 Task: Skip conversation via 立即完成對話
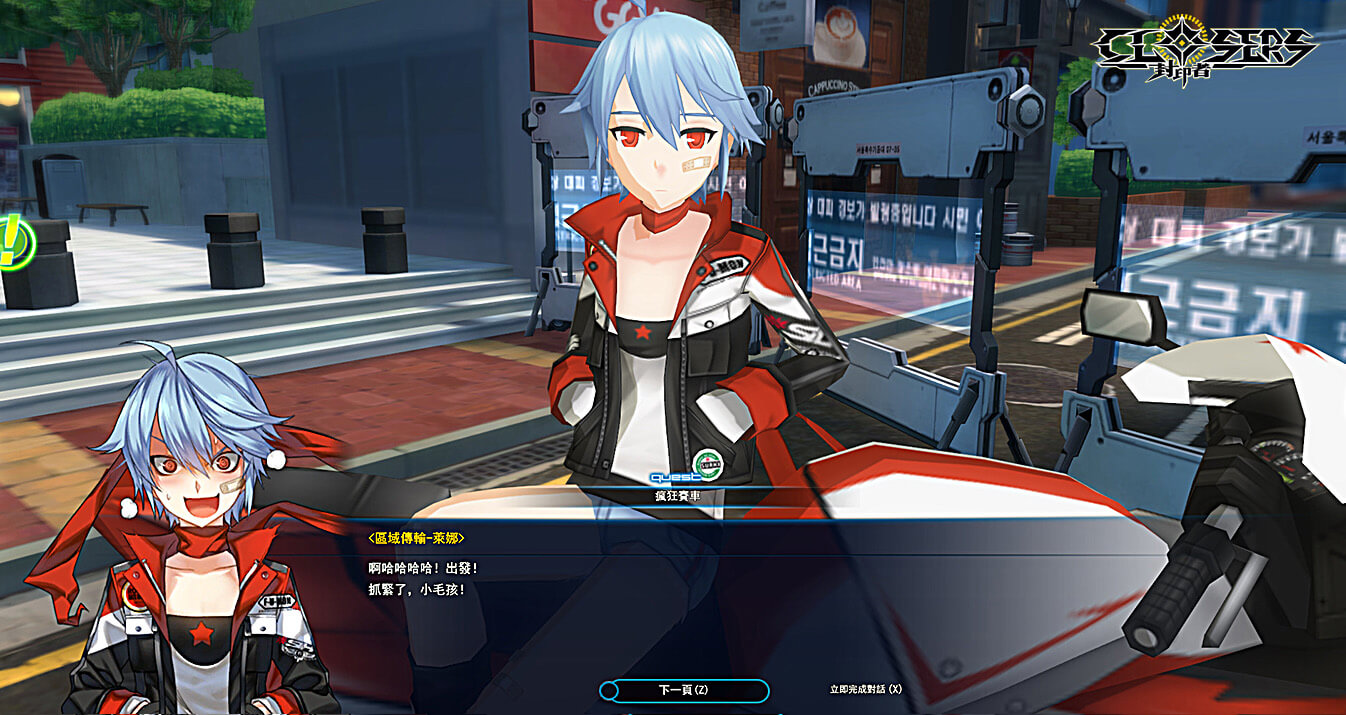tap(865, 689)
